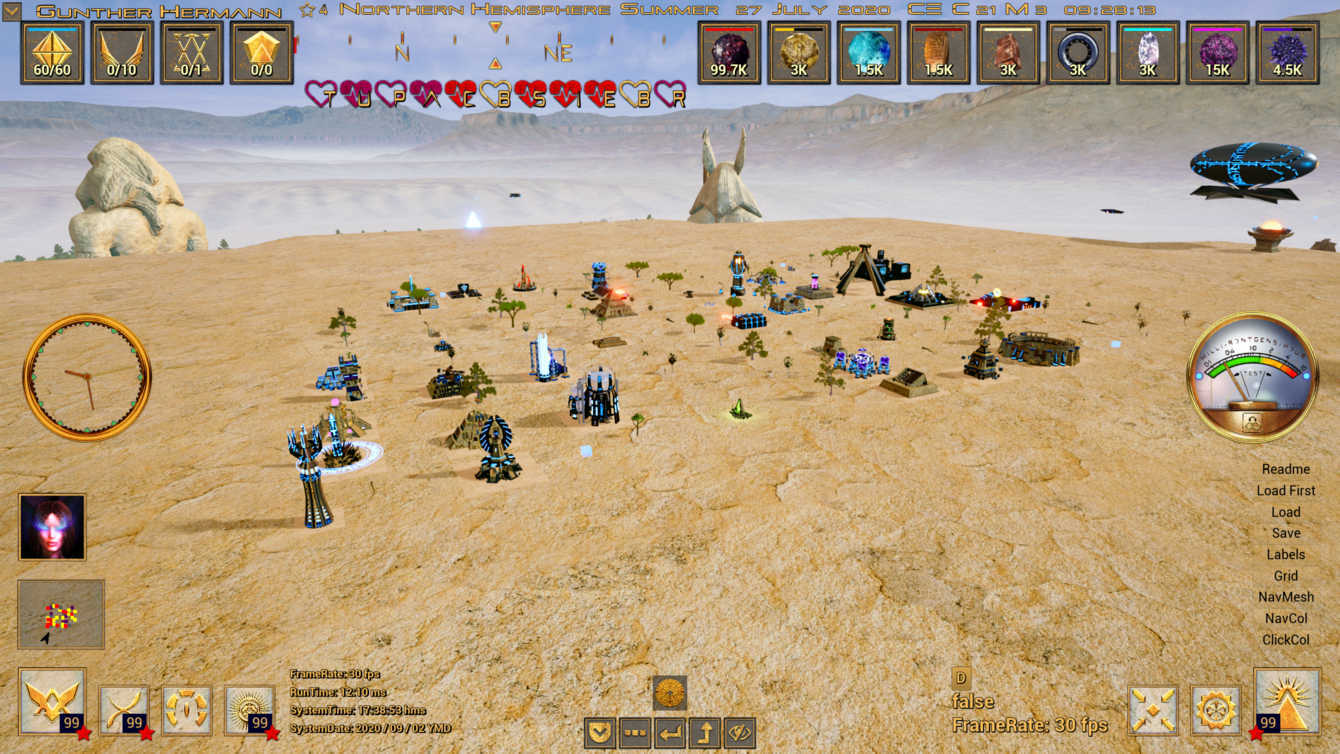
Task: Activate the four inward arrows button
Action: click(x=1152, y=710)
